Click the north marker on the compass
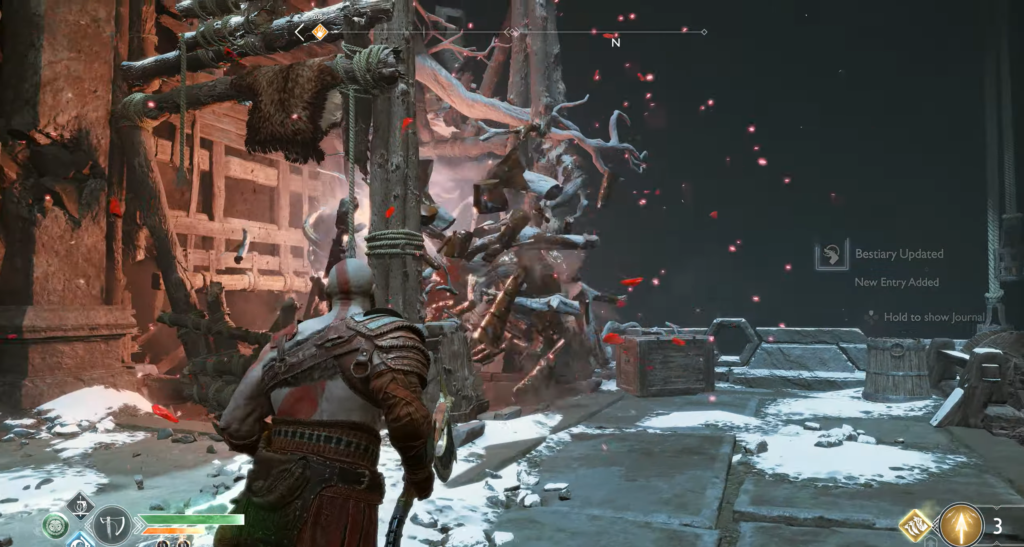This screenshot has height=547, width=1024. point(615,41)
